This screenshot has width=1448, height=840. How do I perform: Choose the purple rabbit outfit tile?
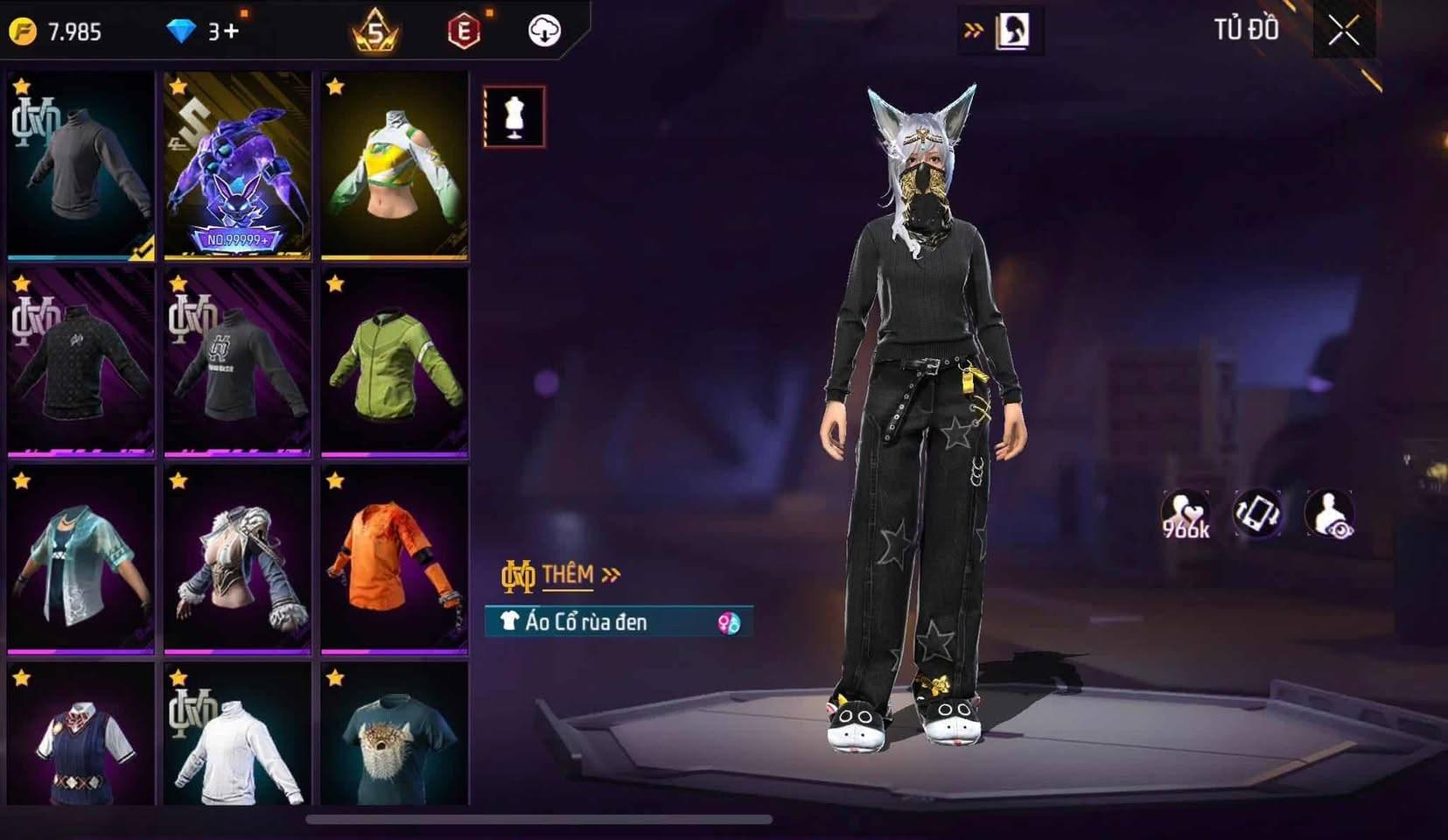[237, 165]
